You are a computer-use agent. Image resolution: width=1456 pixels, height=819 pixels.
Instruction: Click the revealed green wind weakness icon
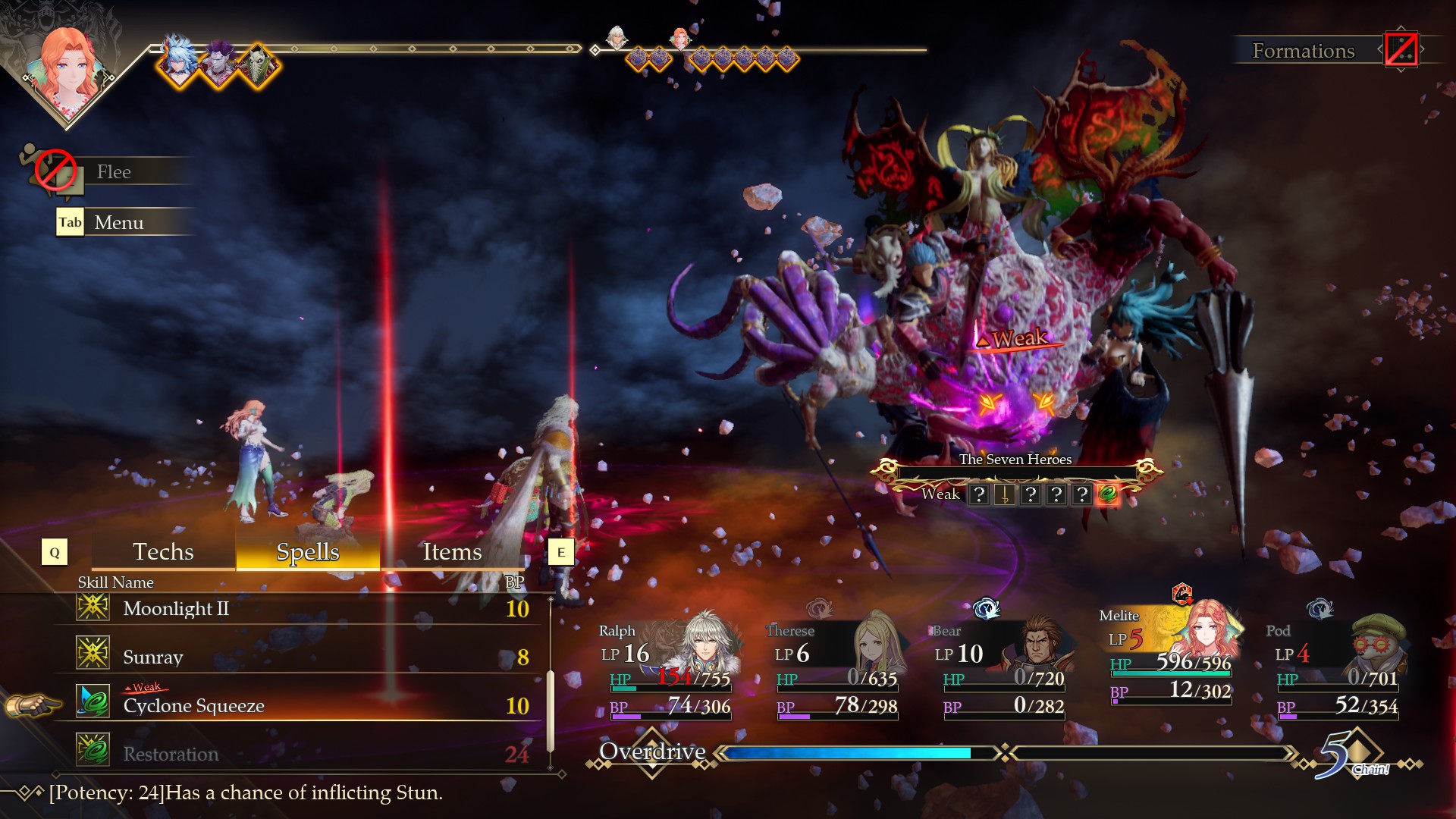(1107, 494)
